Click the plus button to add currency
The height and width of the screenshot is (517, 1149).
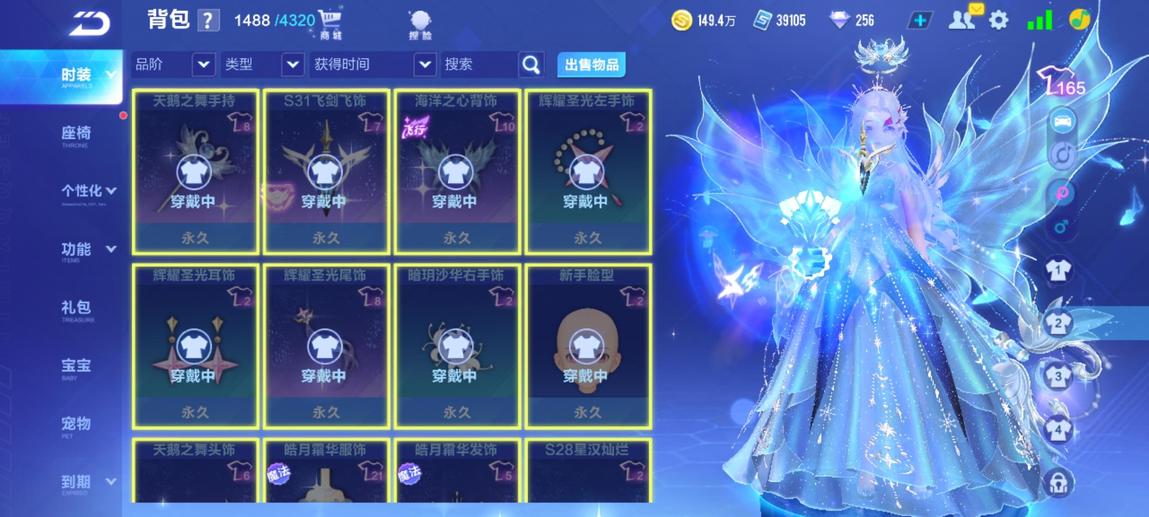(x=919, y=20)
